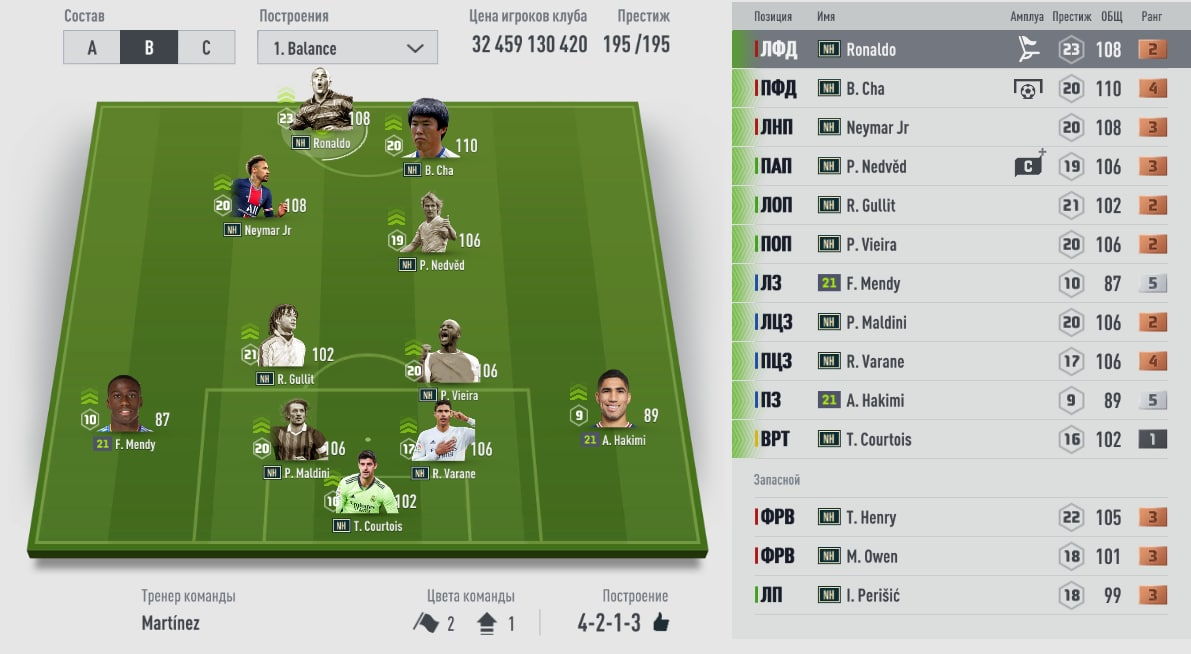Select squad tab C
Viewport: 1191px width, 654px height.
(206, 48)
